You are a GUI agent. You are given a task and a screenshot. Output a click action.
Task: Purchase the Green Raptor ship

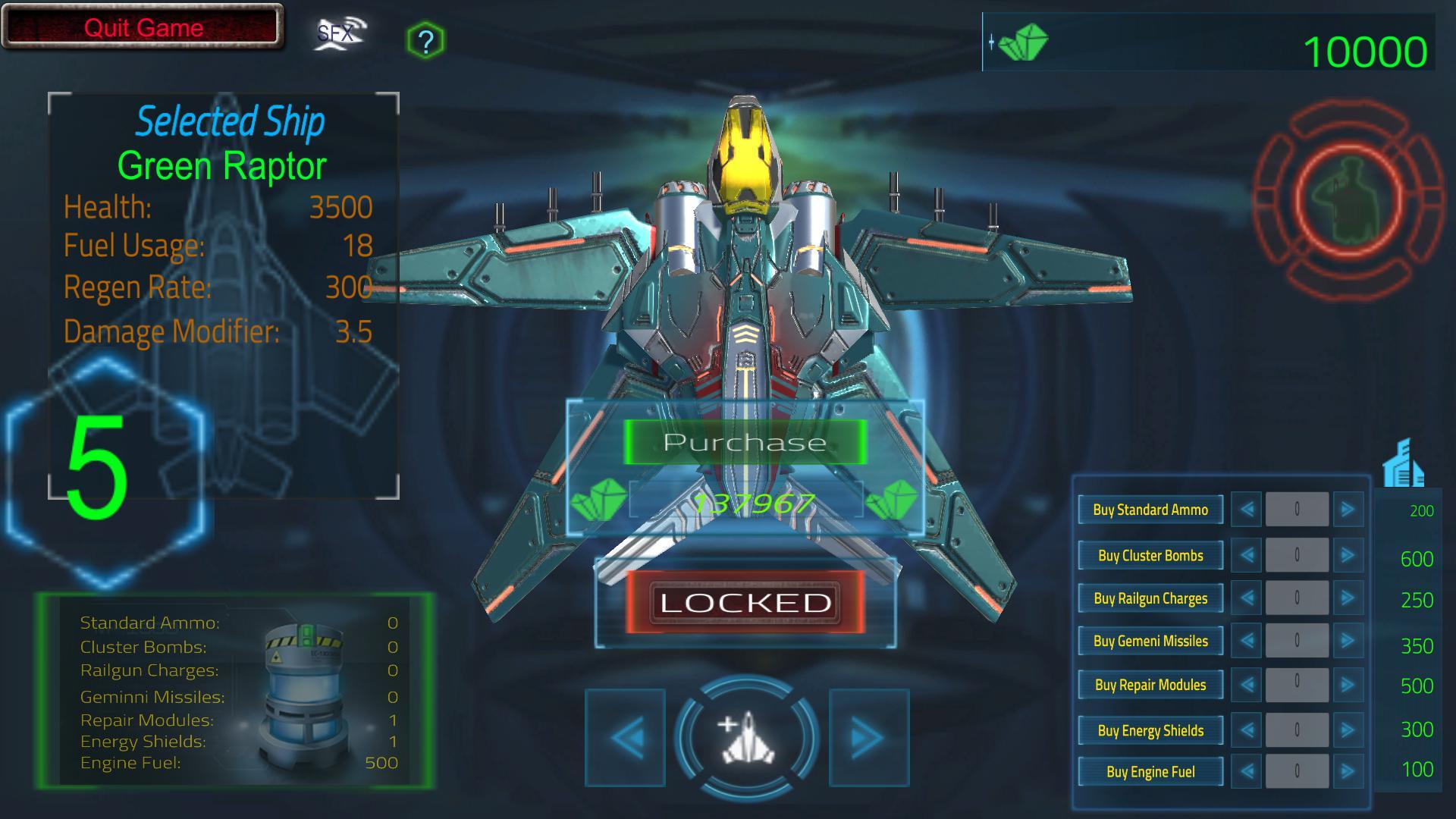point(745,442)
